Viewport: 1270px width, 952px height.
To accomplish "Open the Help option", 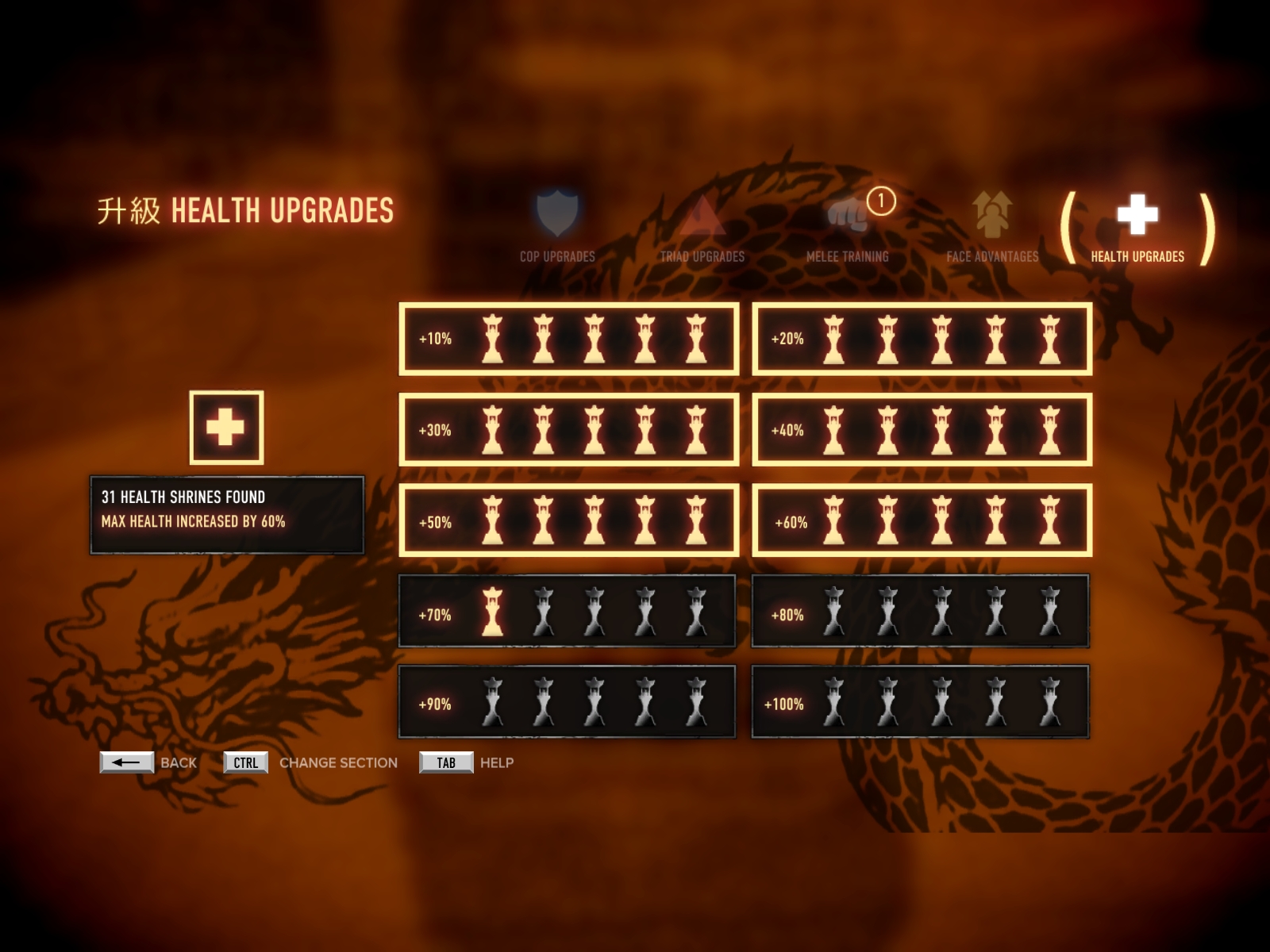I will (x=446, y=762).
